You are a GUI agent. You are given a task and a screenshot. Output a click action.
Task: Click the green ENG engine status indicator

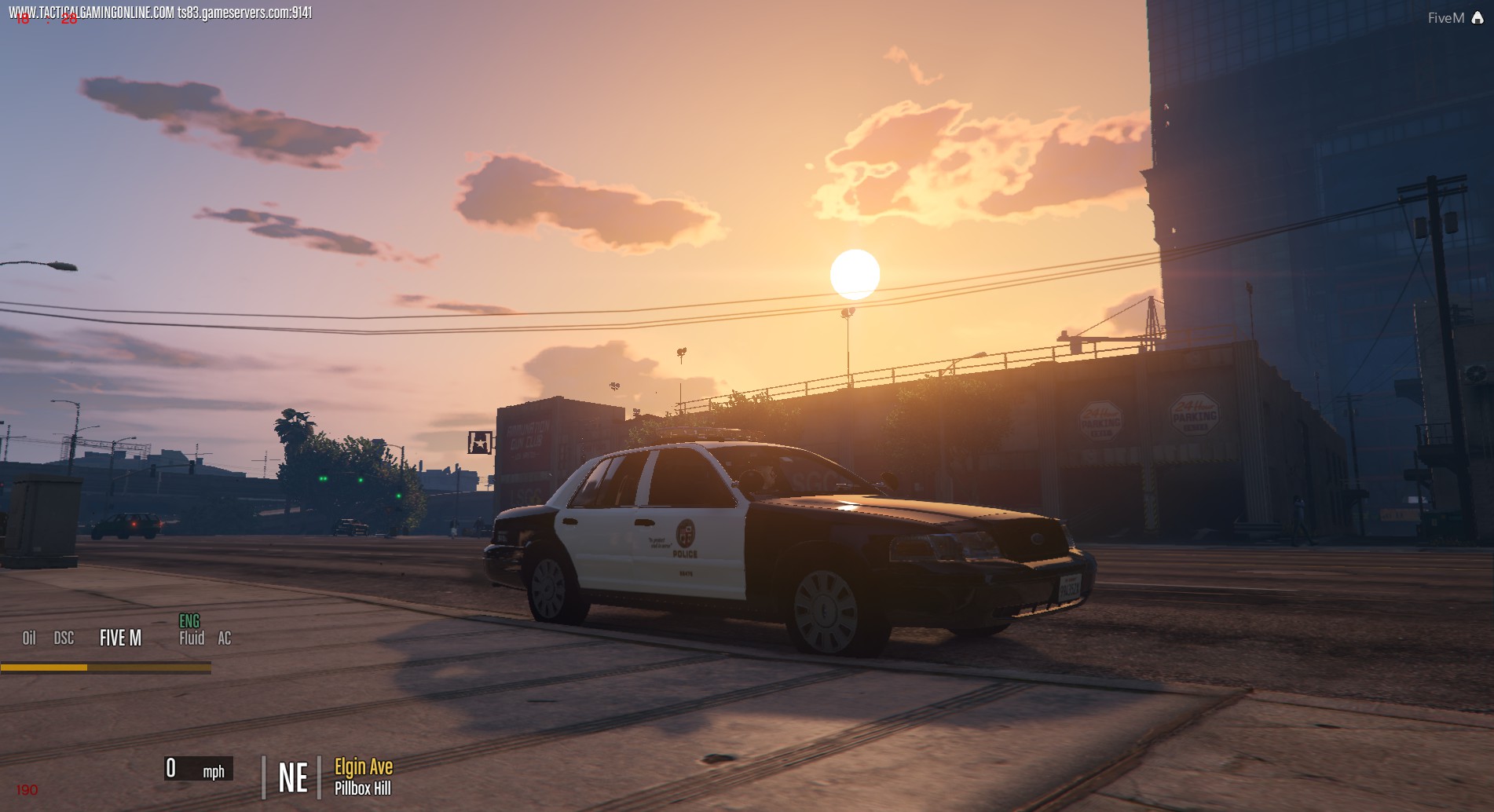tap(191, 620)
